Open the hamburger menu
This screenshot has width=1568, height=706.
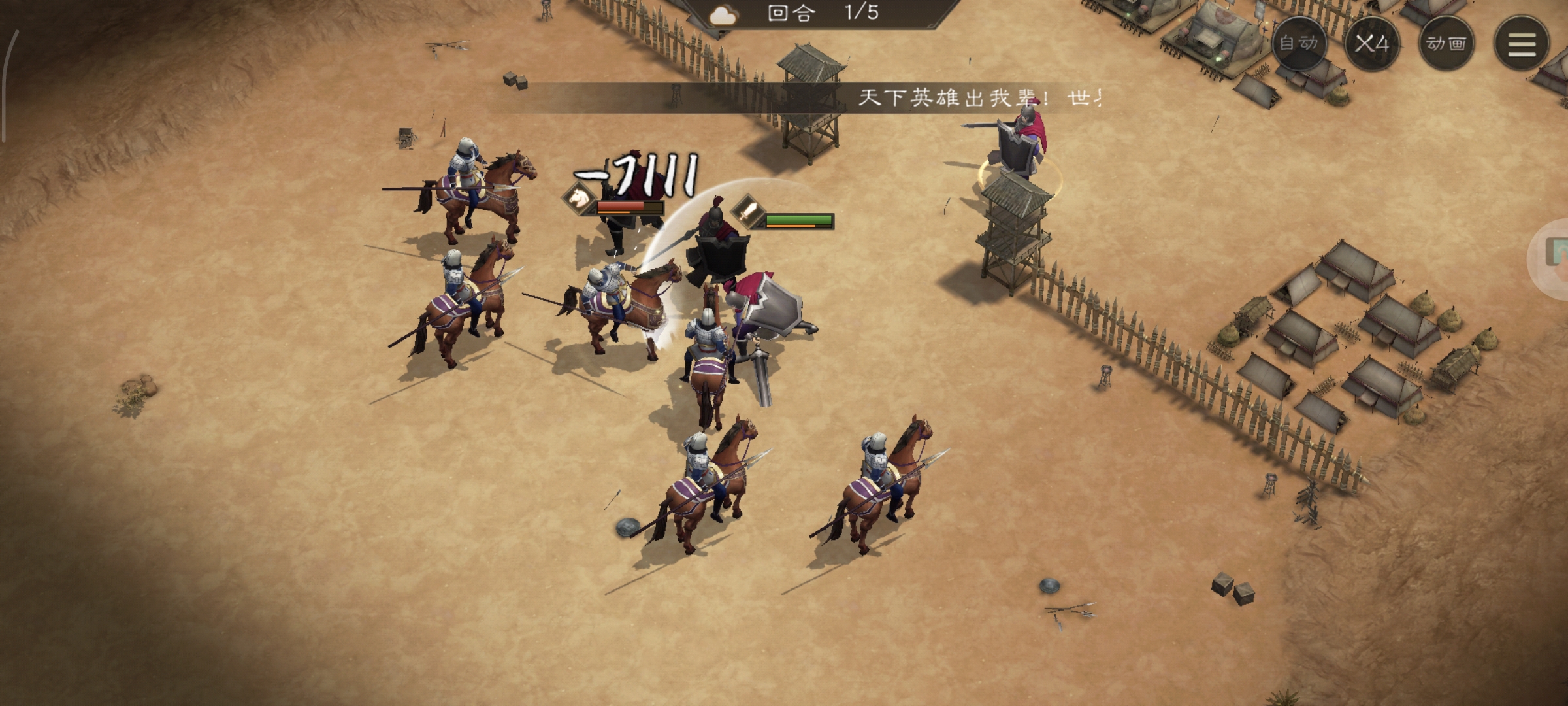tap(1522, 43)
